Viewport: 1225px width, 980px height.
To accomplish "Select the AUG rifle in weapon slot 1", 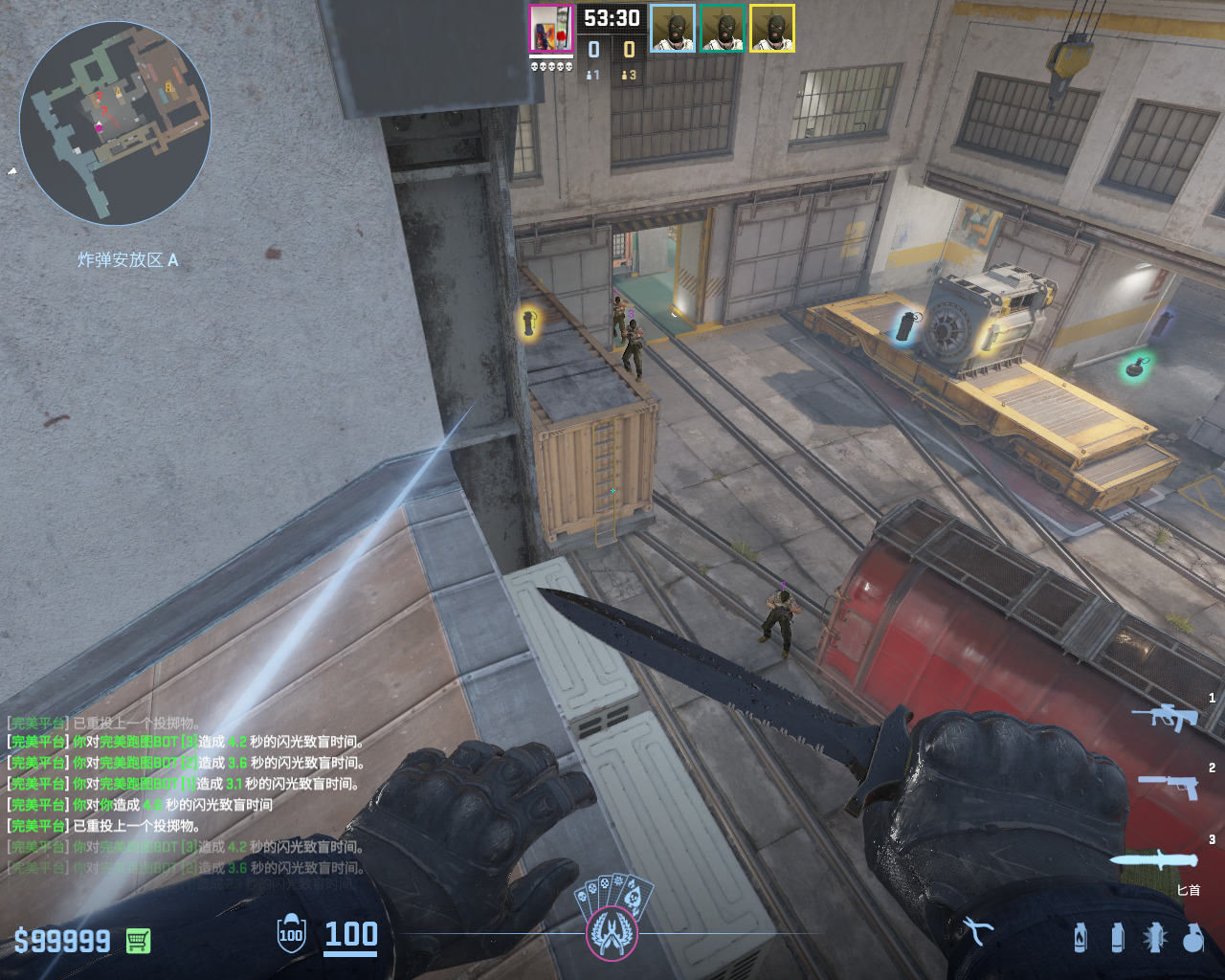I will [1165, 716].
